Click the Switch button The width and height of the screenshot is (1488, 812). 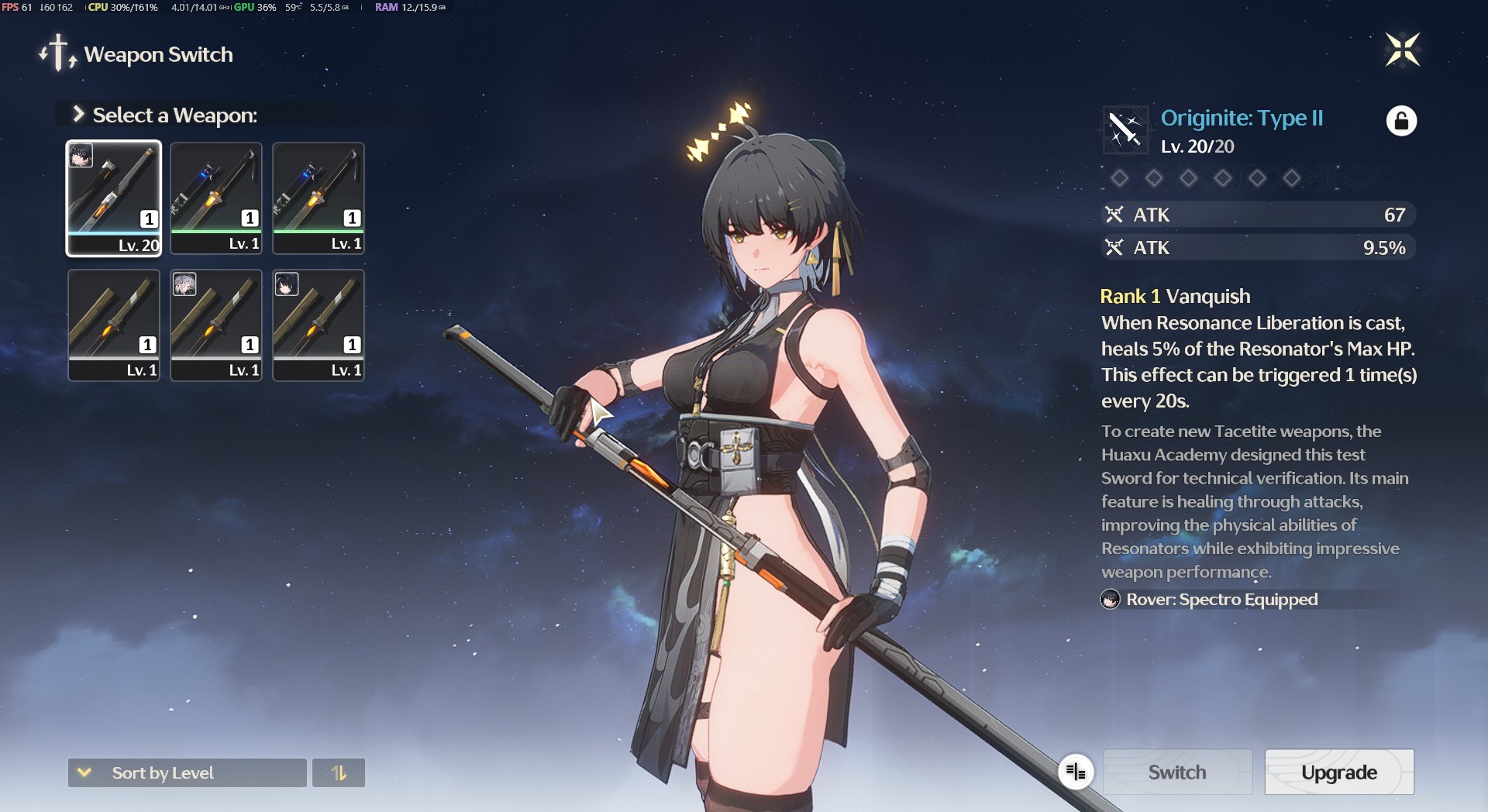coord(1176,772)
